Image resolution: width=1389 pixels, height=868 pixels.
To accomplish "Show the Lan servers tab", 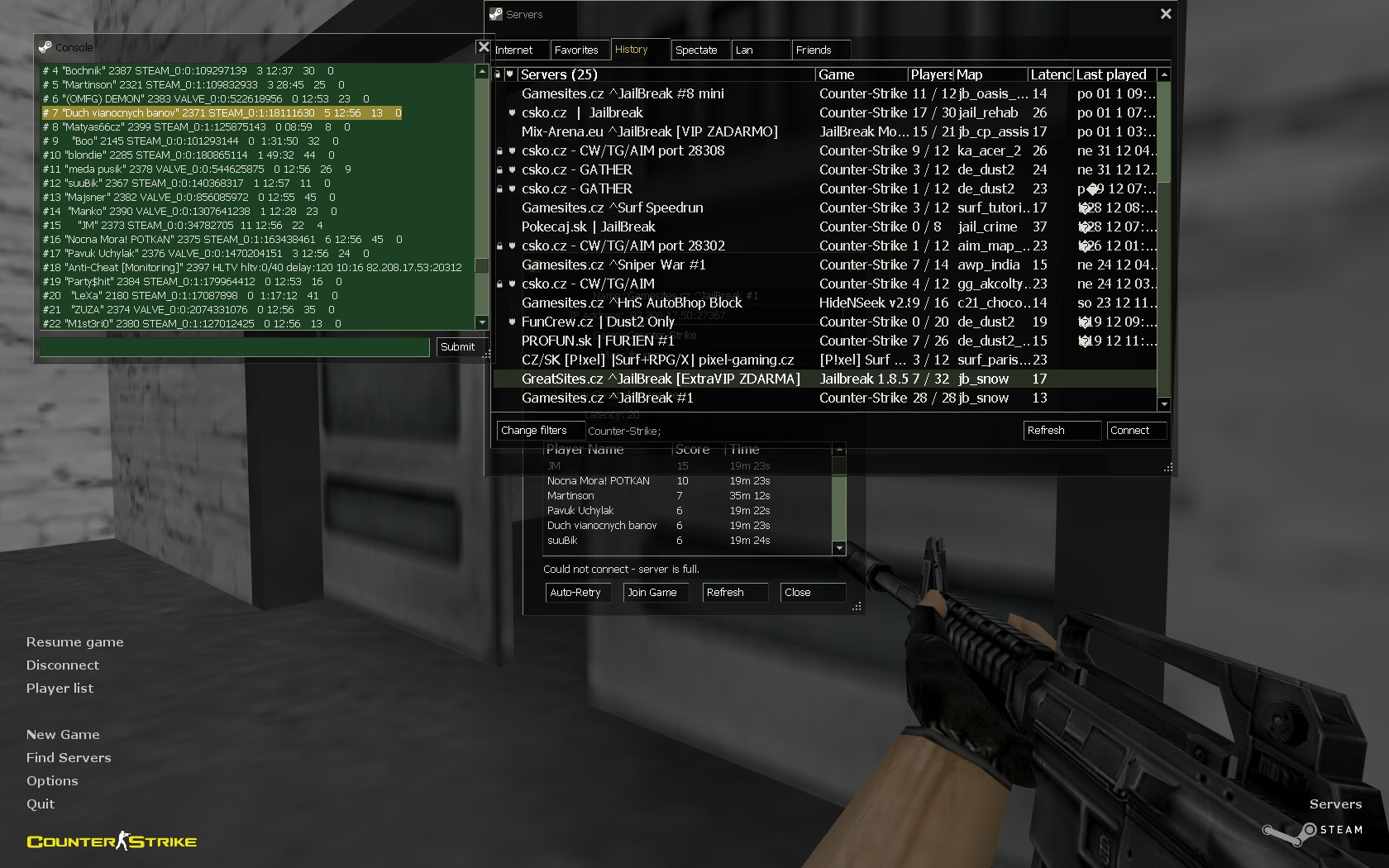I will point(759,50).
